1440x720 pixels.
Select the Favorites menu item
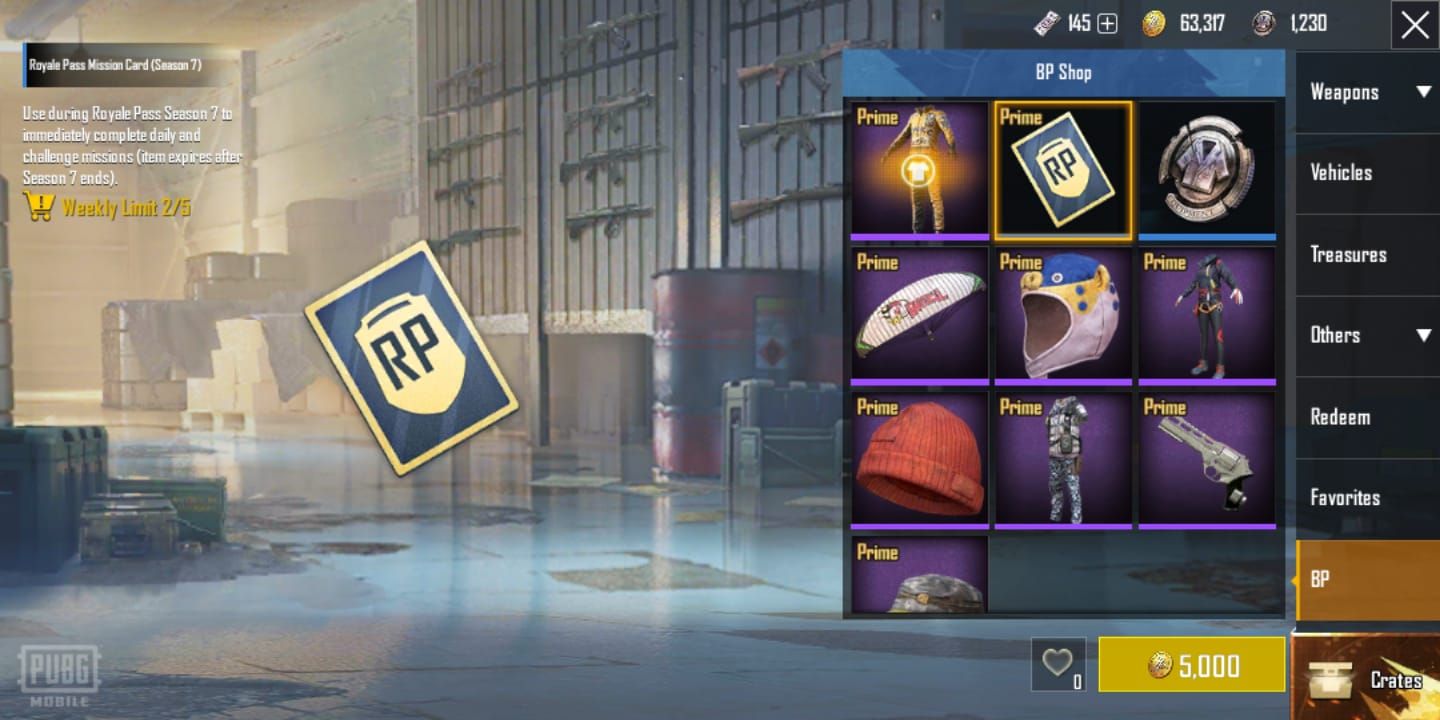coord(1345,497)
